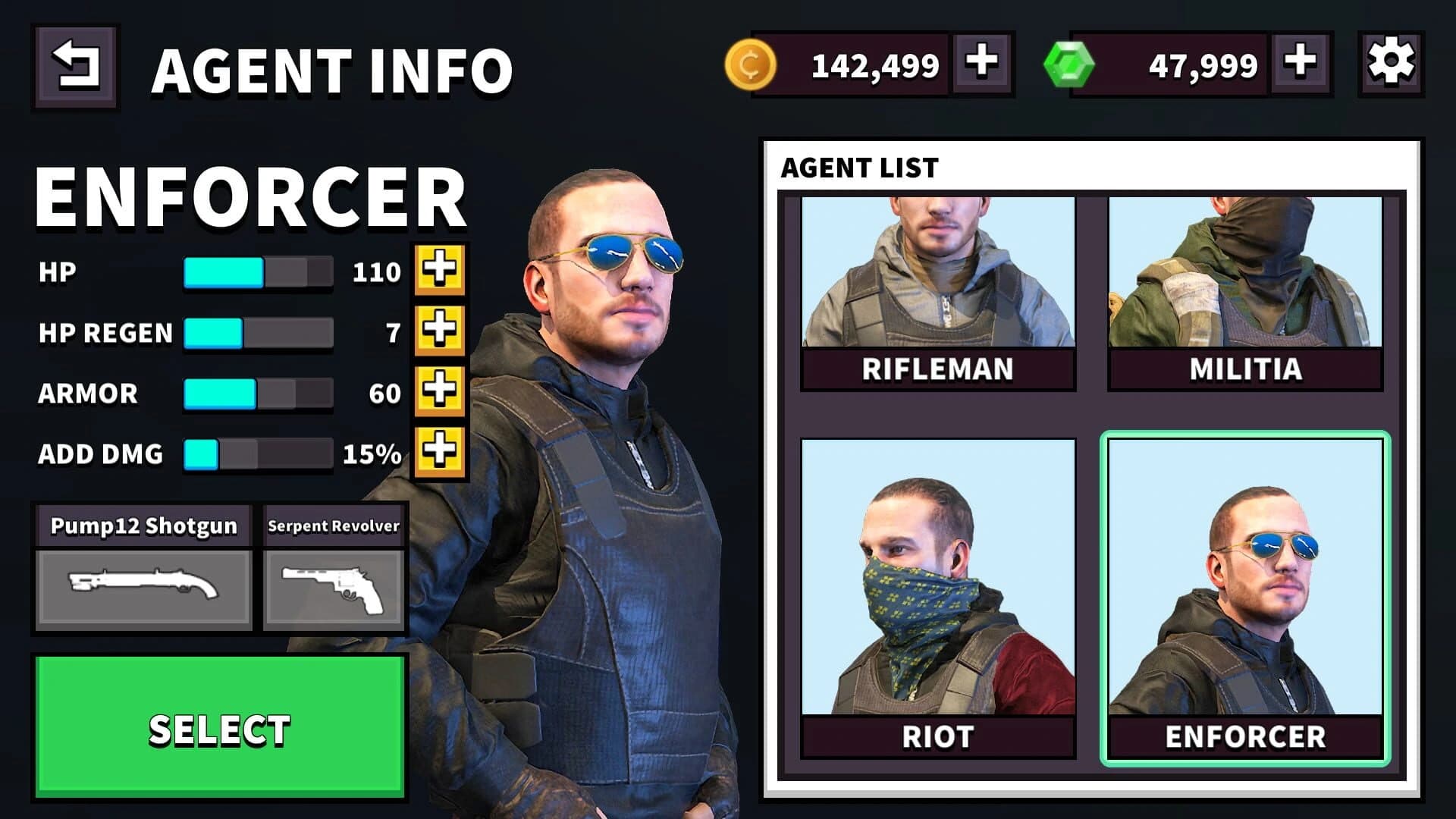Click the green gem currency icon
1456x819 pixels.
(1068, 64)
